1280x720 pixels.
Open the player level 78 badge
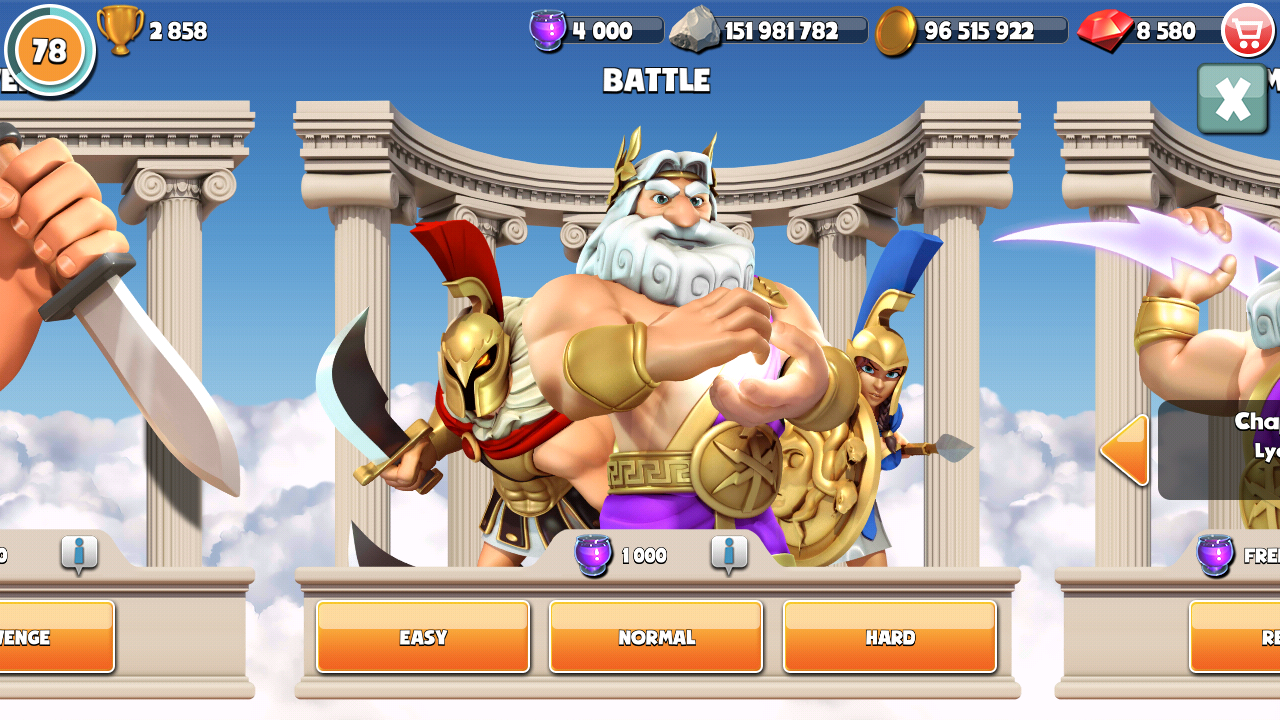(49, 49)
